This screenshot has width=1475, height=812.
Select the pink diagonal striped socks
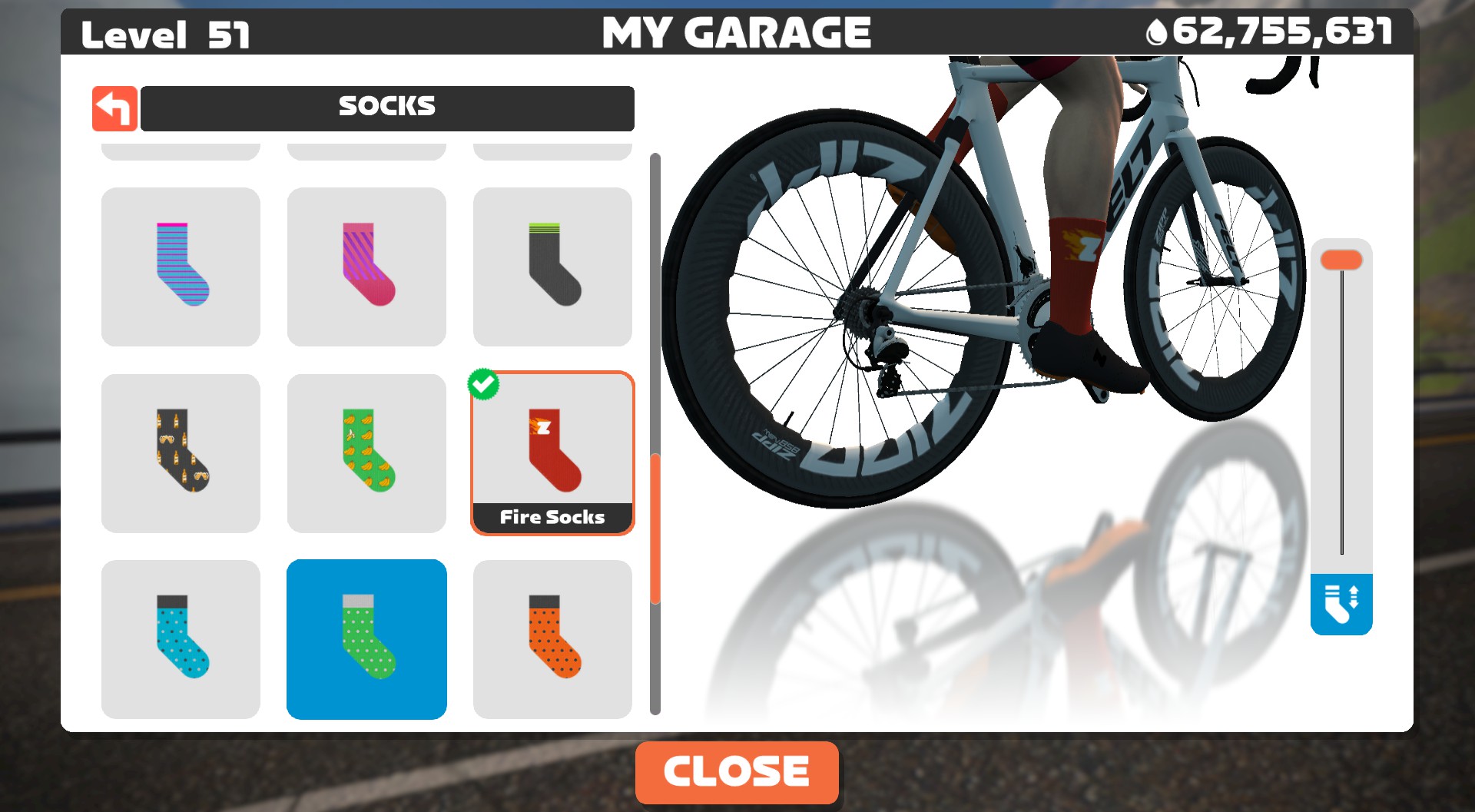[x=366, y=266]
